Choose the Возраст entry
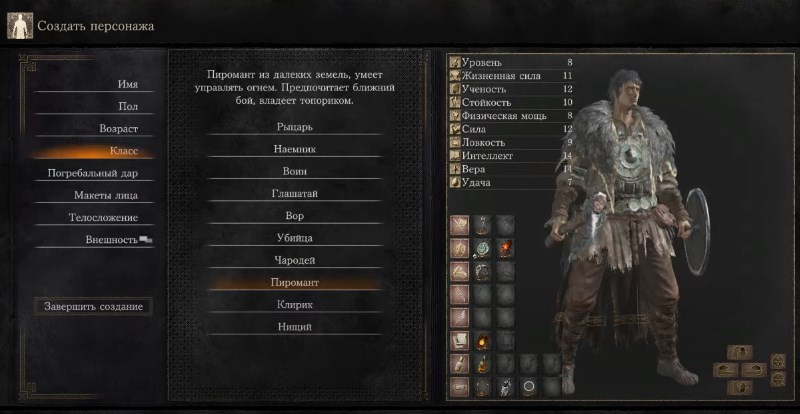 (118, 129)
